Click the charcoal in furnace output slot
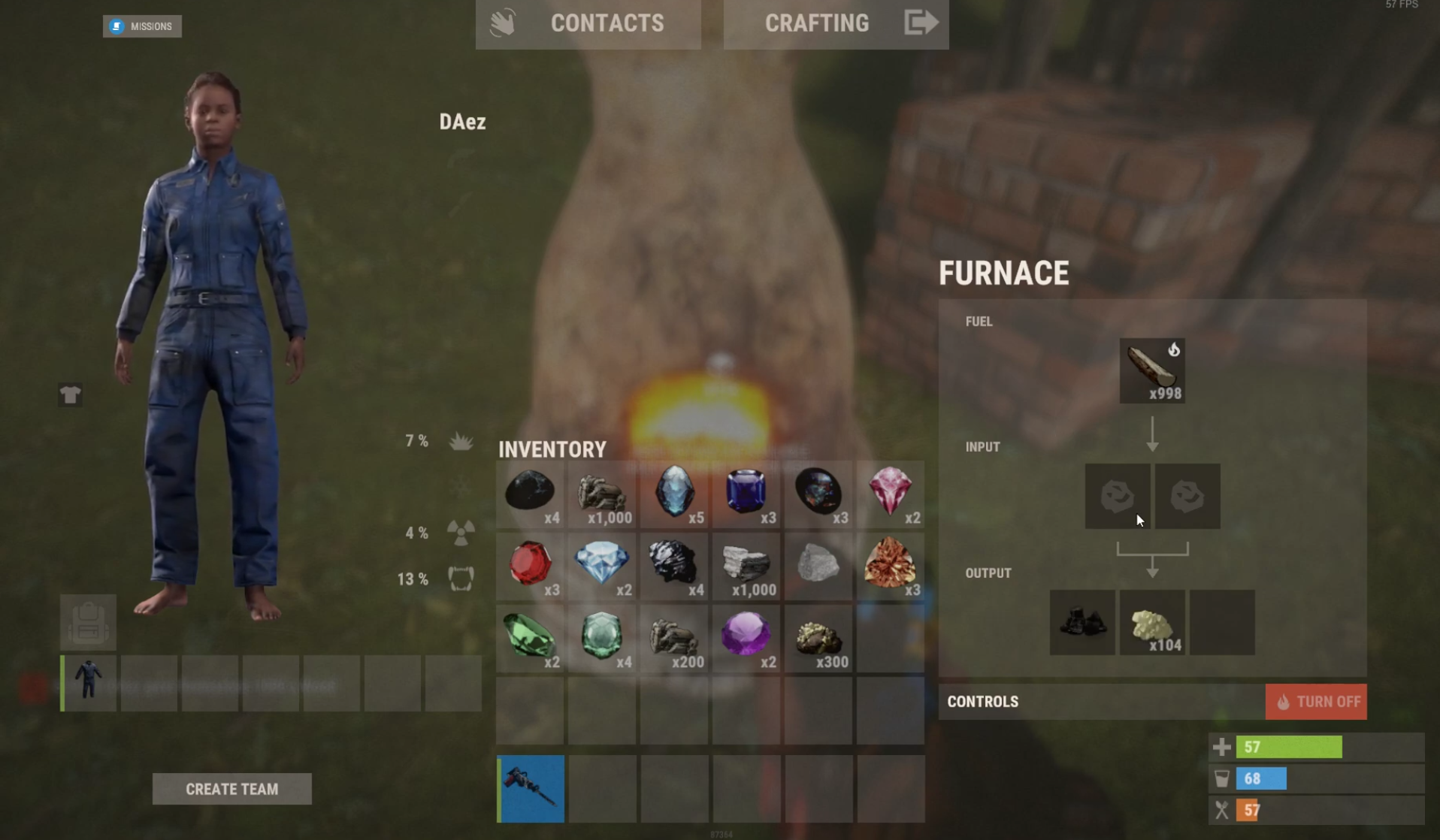Viewport: 1440px width, 840px height. 1082,621
